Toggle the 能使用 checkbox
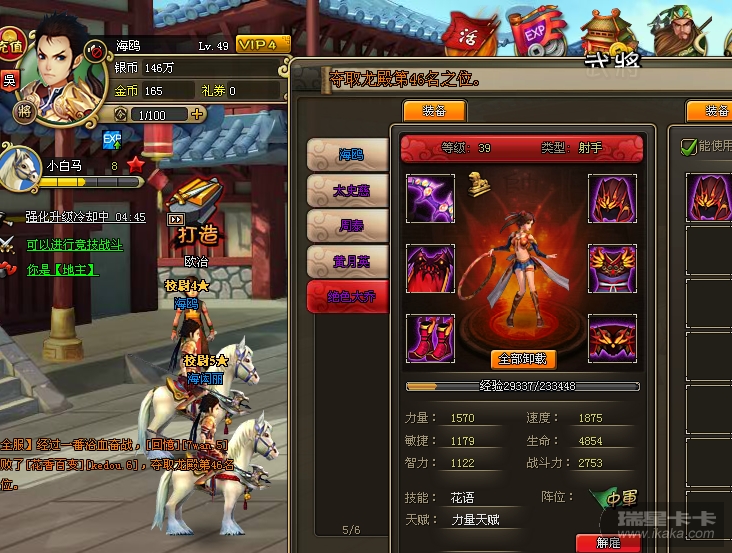 (x=689, y=147)
